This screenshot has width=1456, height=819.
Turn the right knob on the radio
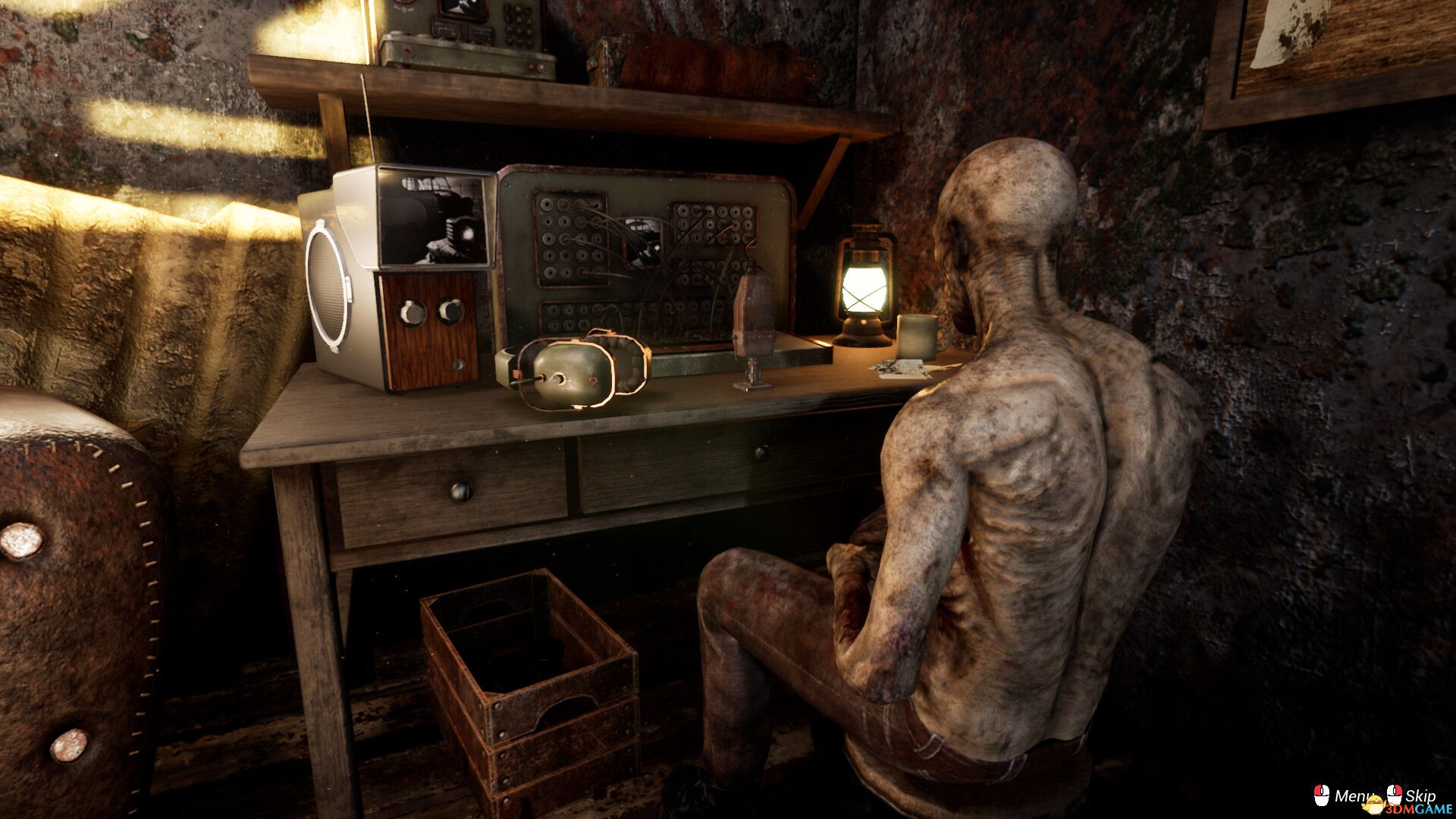point(451,309)
